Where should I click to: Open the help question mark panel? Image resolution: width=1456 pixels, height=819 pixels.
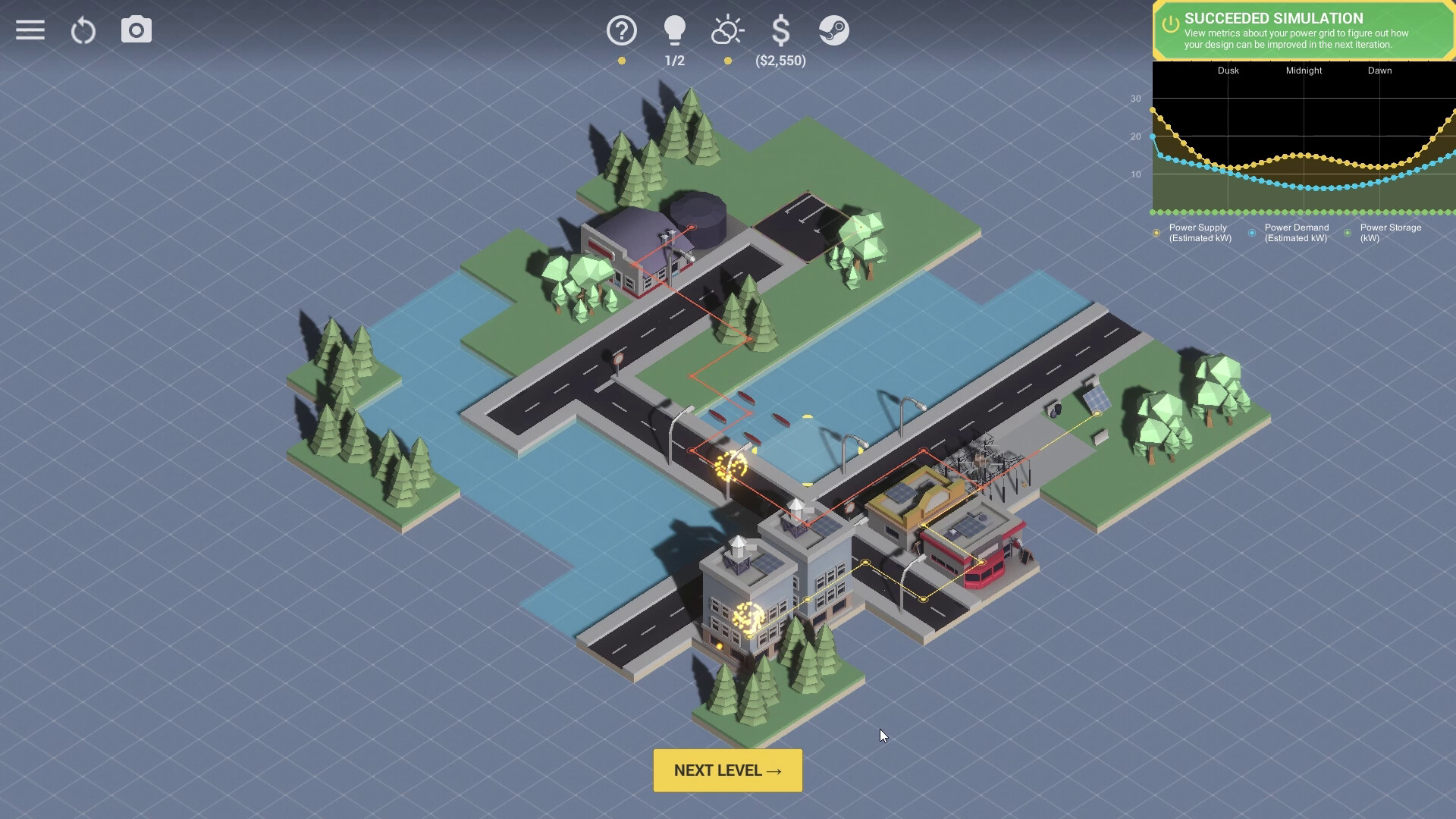click(x=621, y=30)
